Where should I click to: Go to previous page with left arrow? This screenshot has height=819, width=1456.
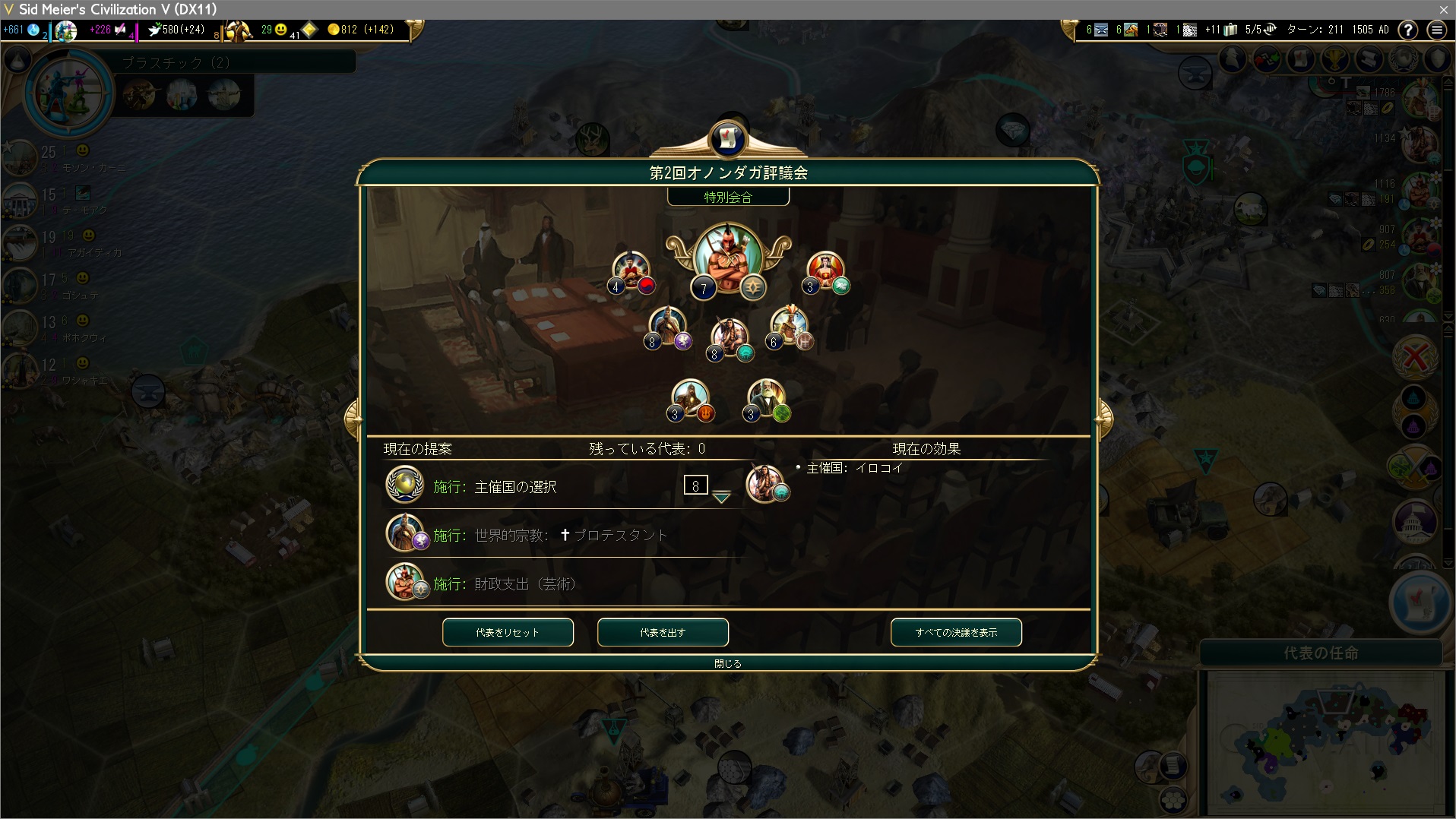point(352,417)
